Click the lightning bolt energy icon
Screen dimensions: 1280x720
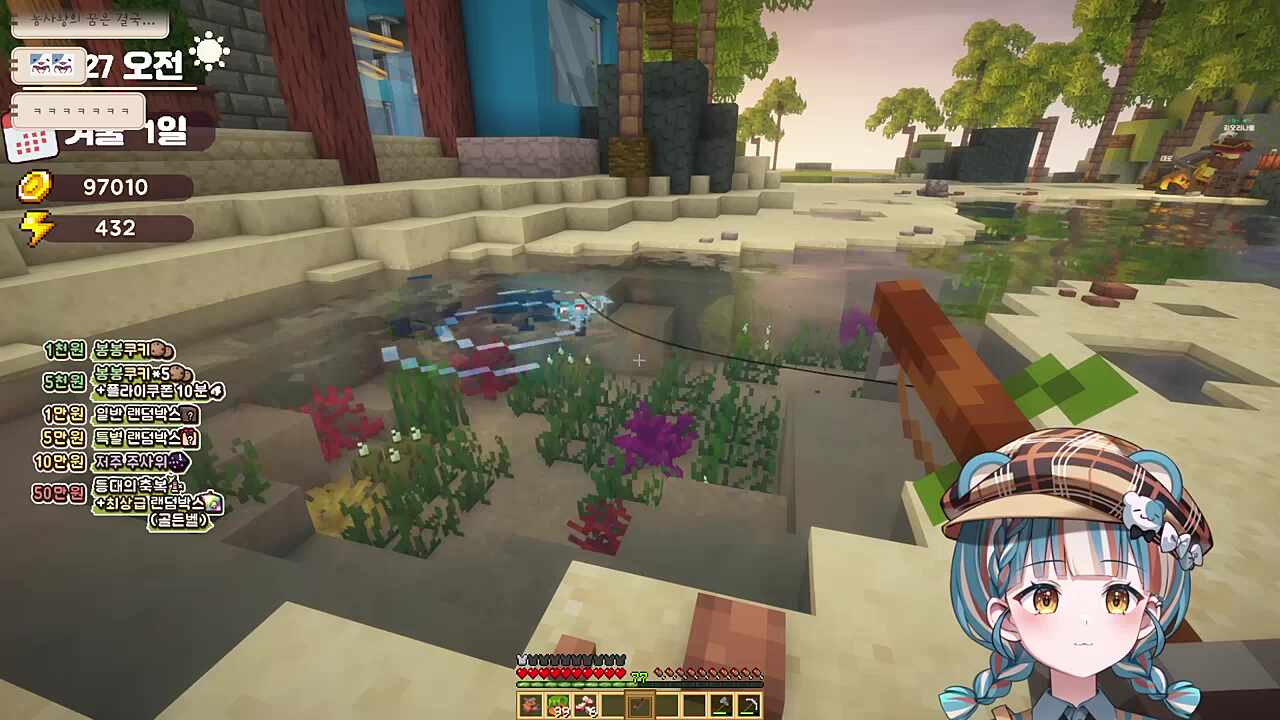(x=37, y=228)
